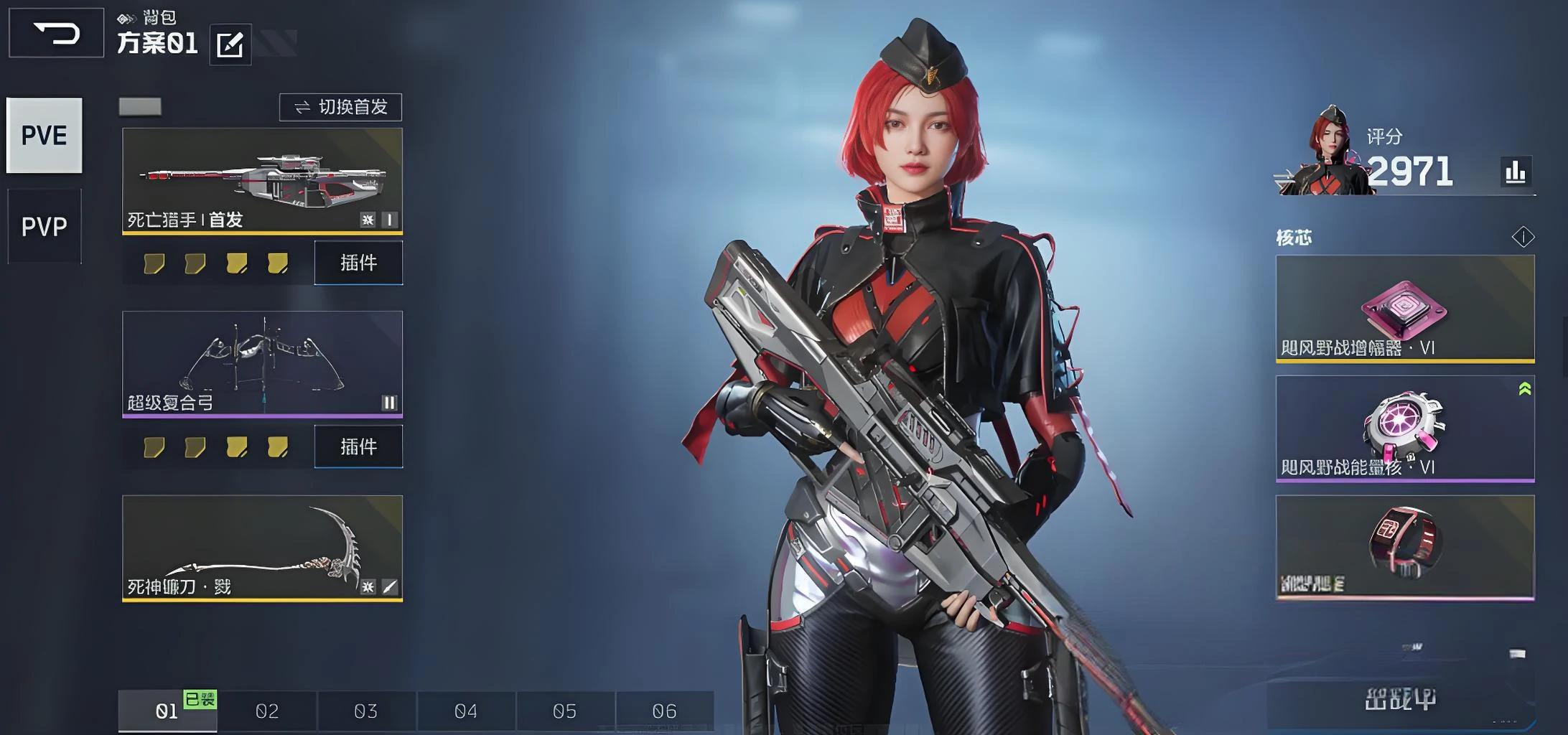Select the 飓风野战能量核 core slot
Screen dimensions: 1568x735
[x=1405, y=429]
